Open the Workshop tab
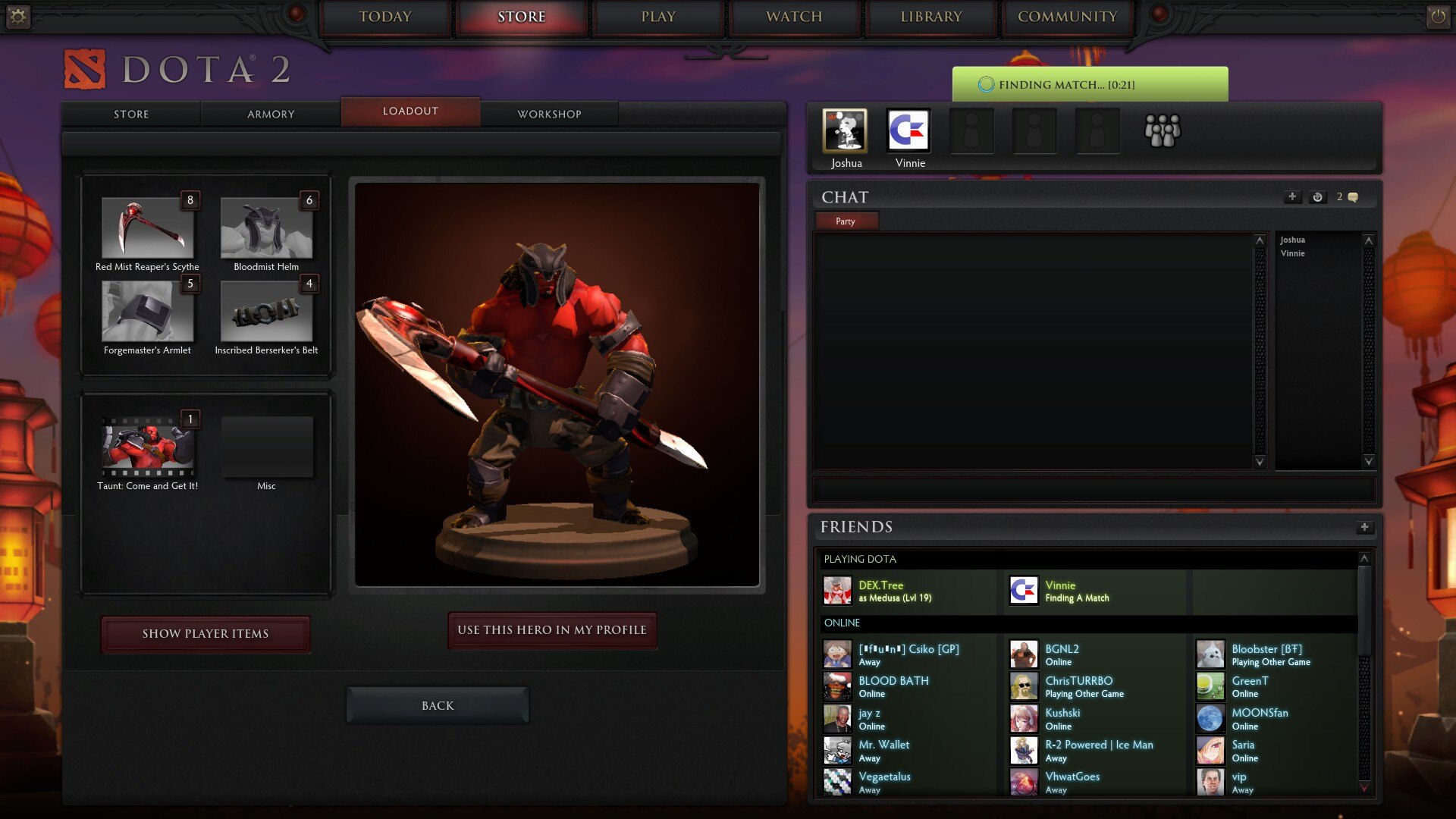The width and height of the screenshot is (1456, 819). (549, 114)
